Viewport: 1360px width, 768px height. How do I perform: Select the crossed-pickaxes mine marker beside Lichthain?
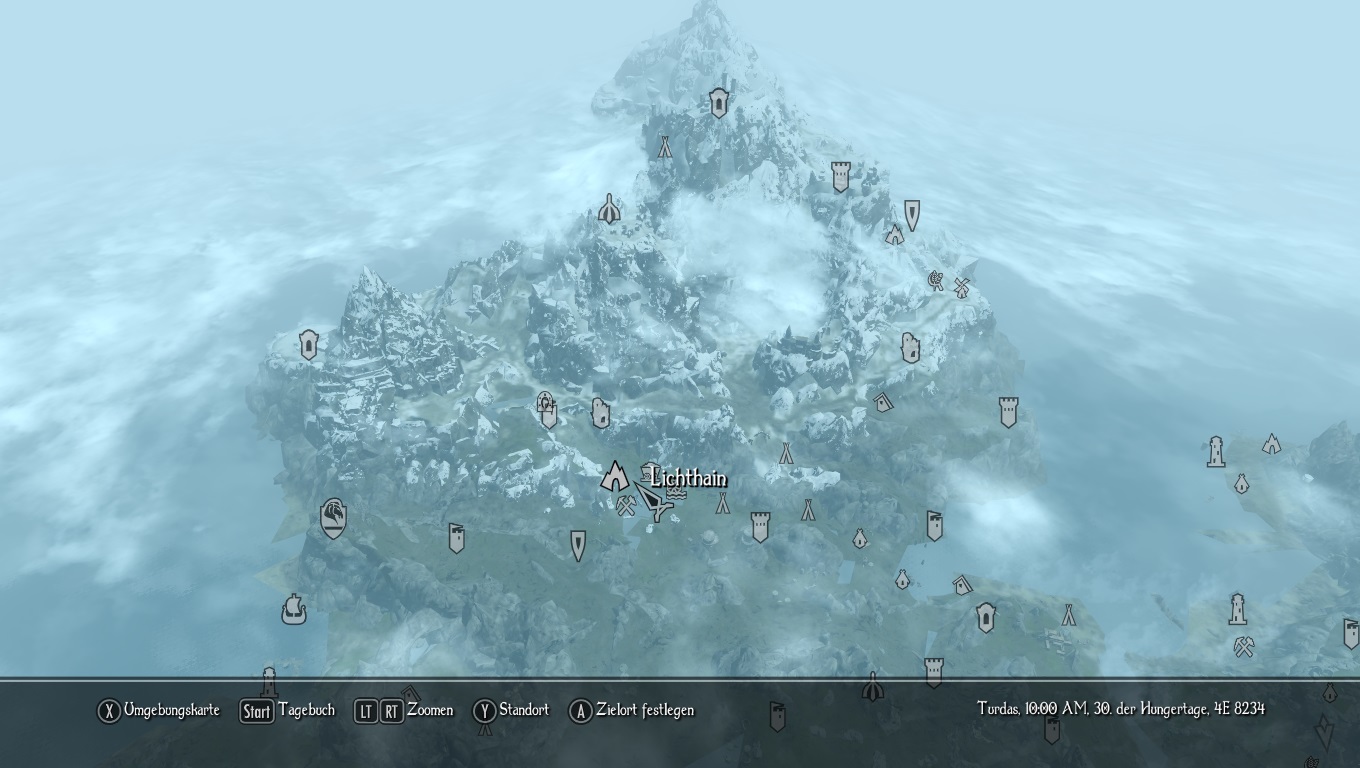[x=627, y=506]
